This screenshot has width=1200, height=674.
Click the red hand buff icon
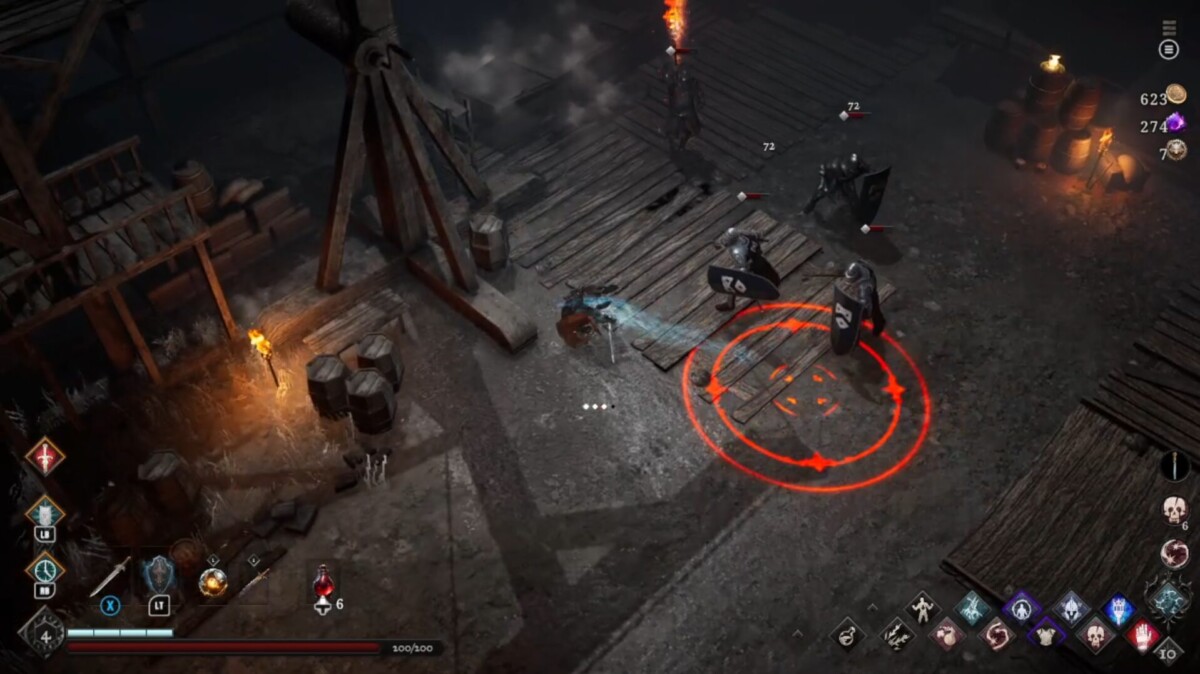click(x=1143, y=634)
